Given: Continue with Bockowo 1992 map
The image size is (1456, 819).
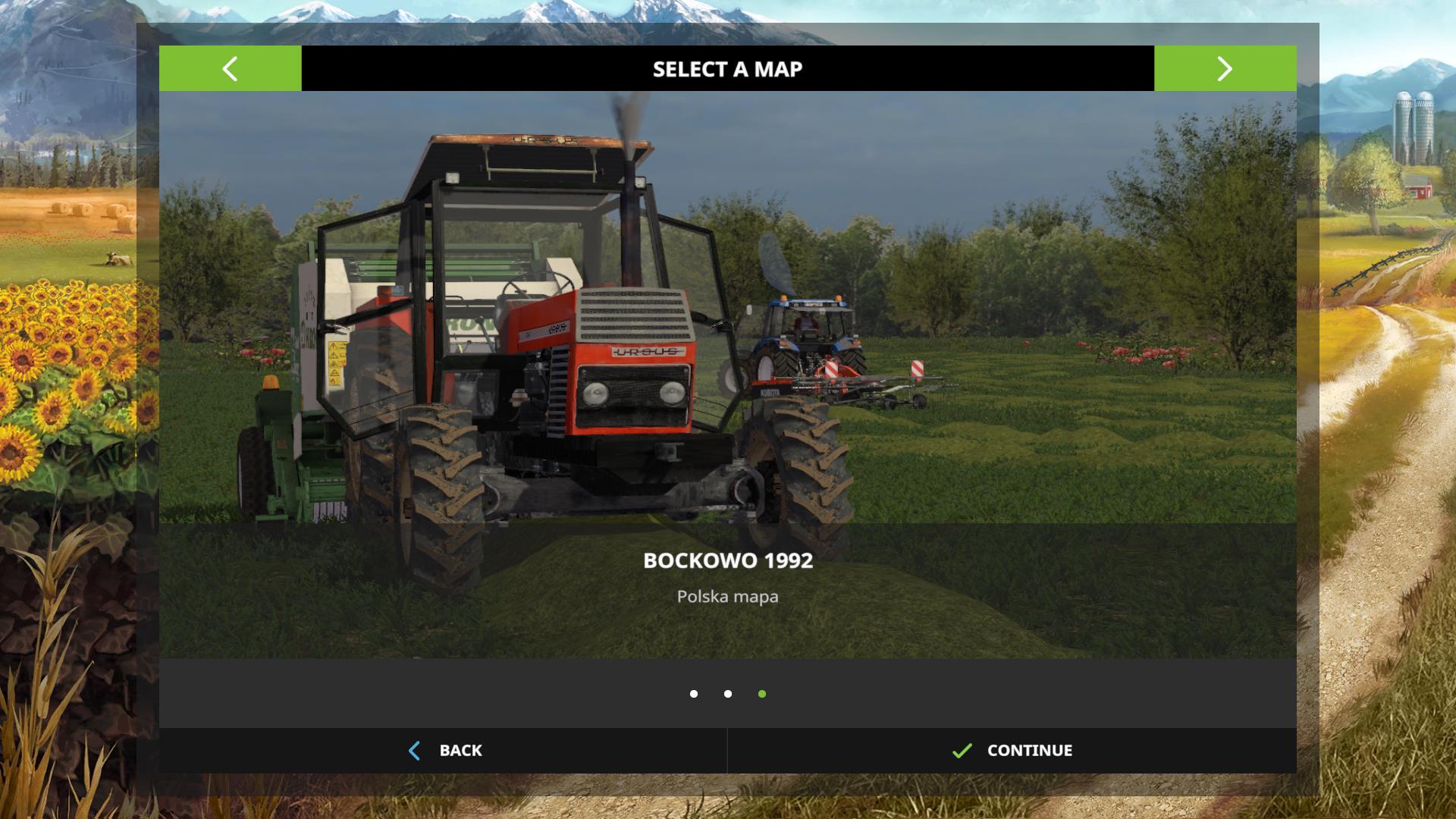Looking at the screenshot, I should (1012, 751).
